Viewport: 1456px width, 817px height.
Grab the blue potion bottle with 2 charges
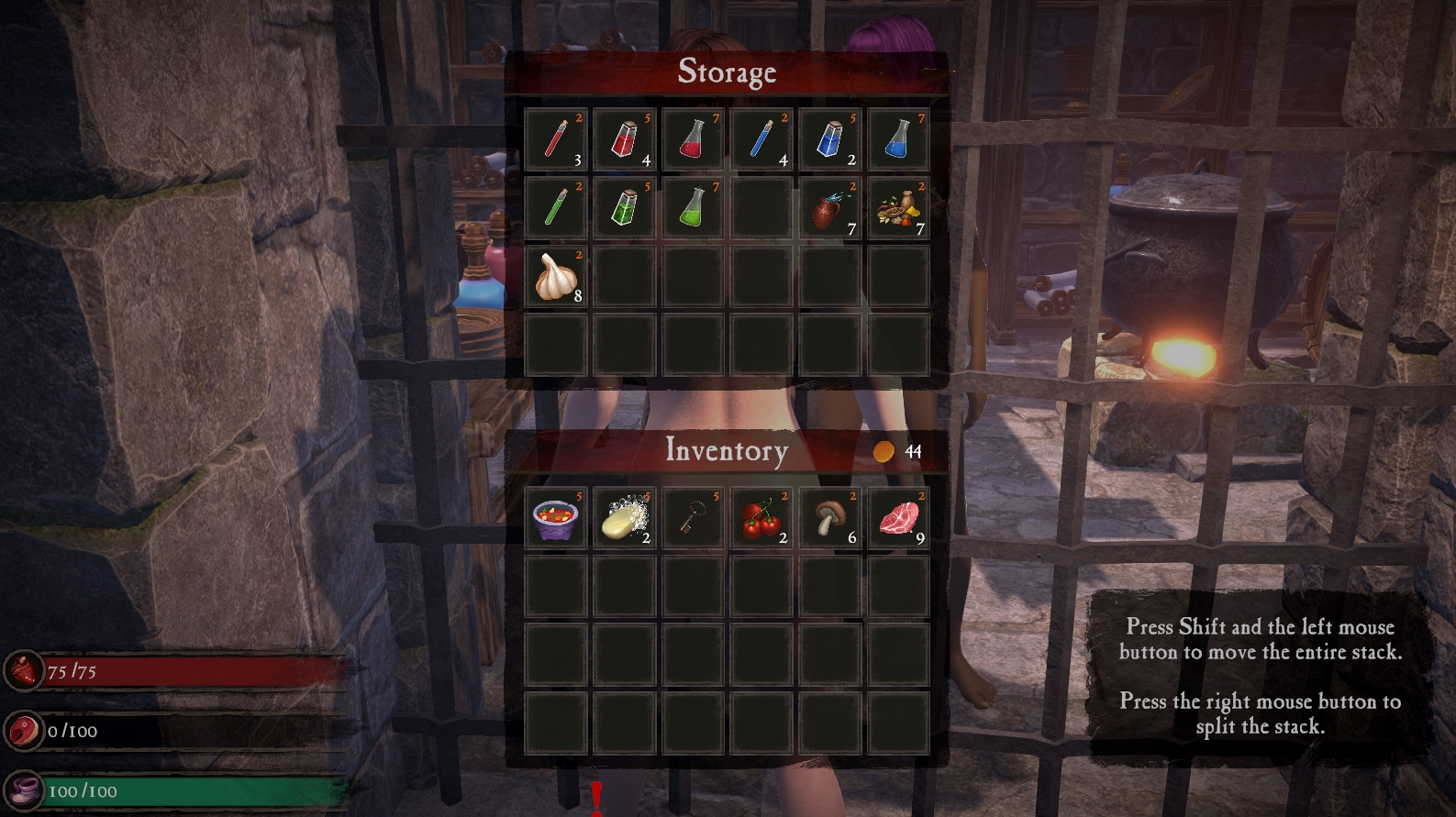click(829, 139)
